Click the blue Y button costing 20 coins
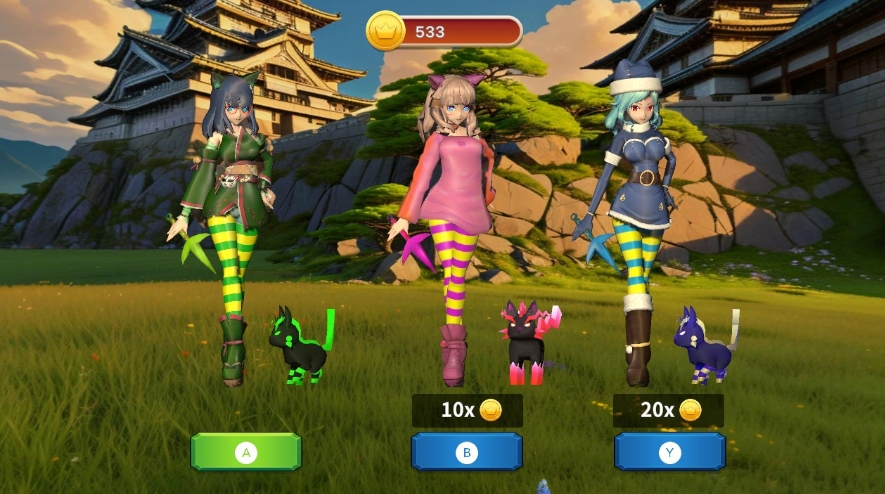885x494 pixels. [x=669, y=452]
